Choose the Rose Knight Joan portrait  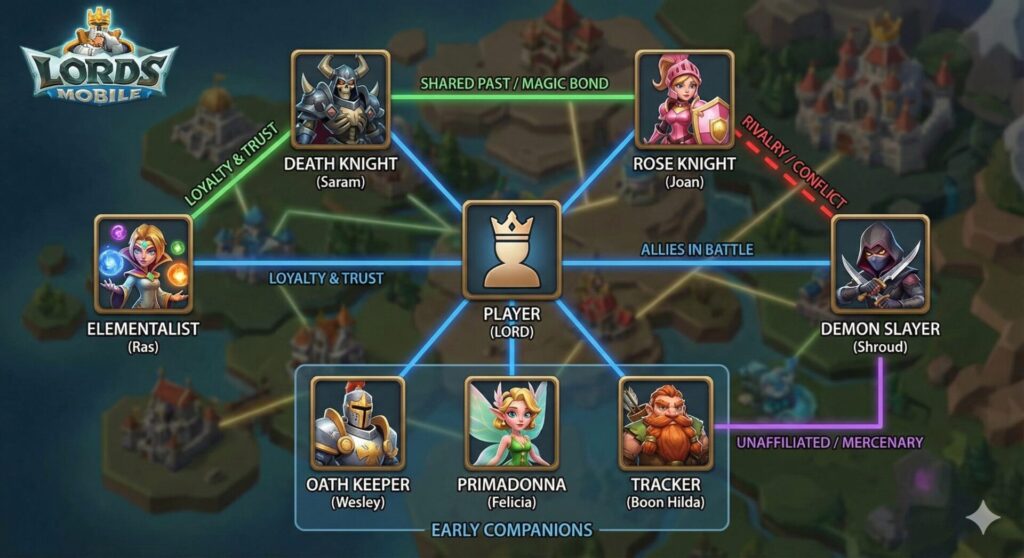[684, 99]
